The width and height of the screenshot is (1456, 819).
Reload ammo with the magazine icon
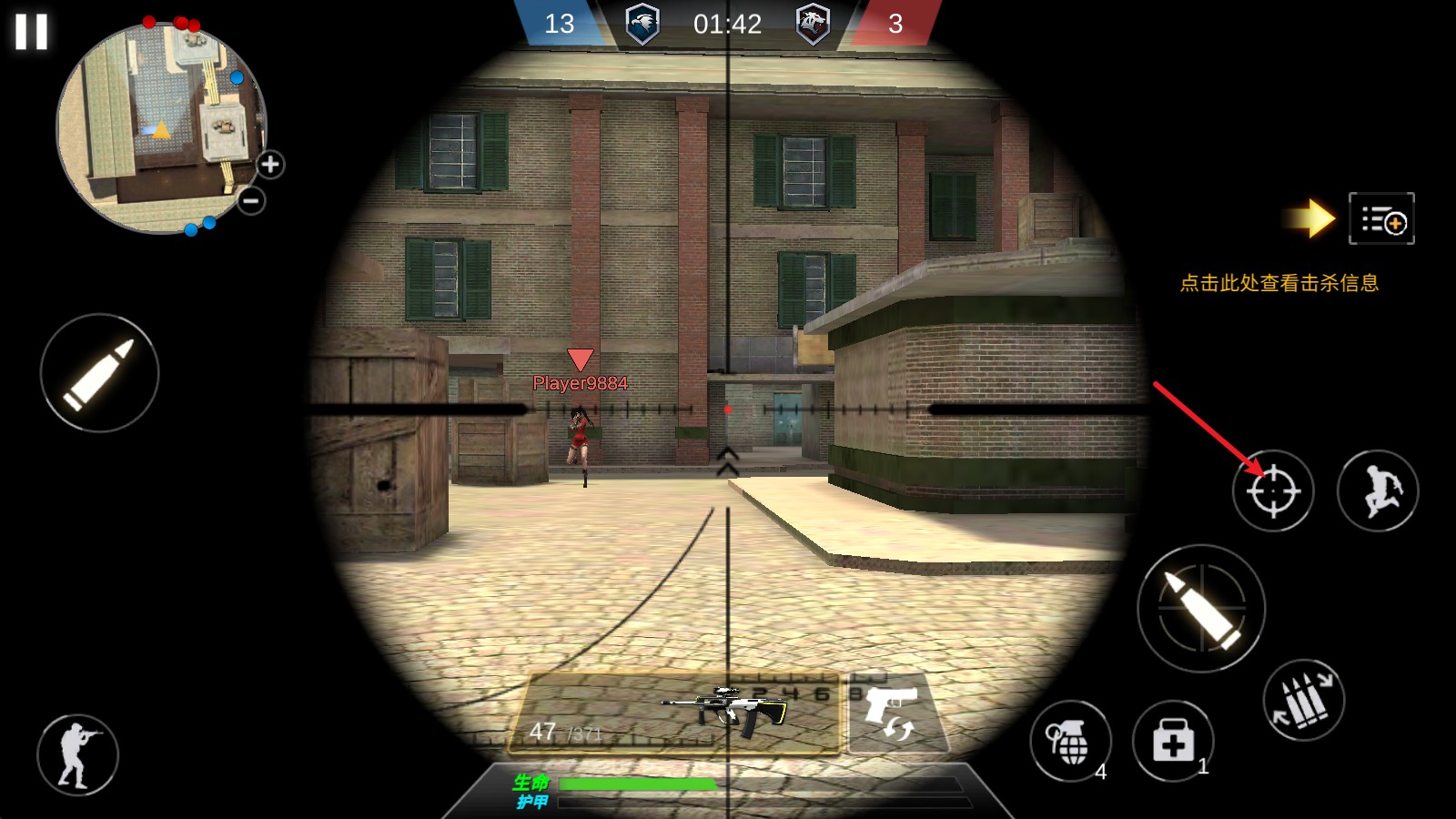1303,700
